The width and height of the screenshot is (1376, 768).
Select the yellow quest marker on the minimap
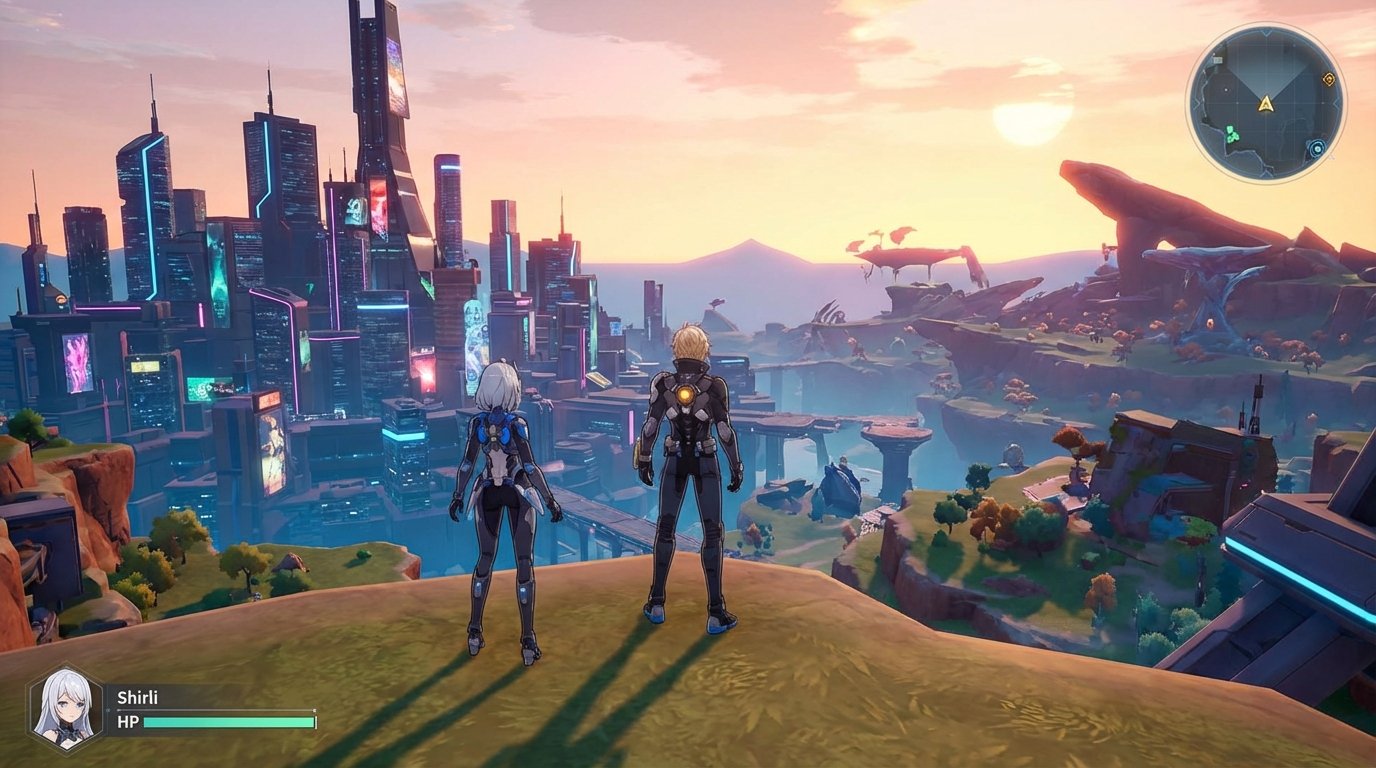tap(1329, 79)
